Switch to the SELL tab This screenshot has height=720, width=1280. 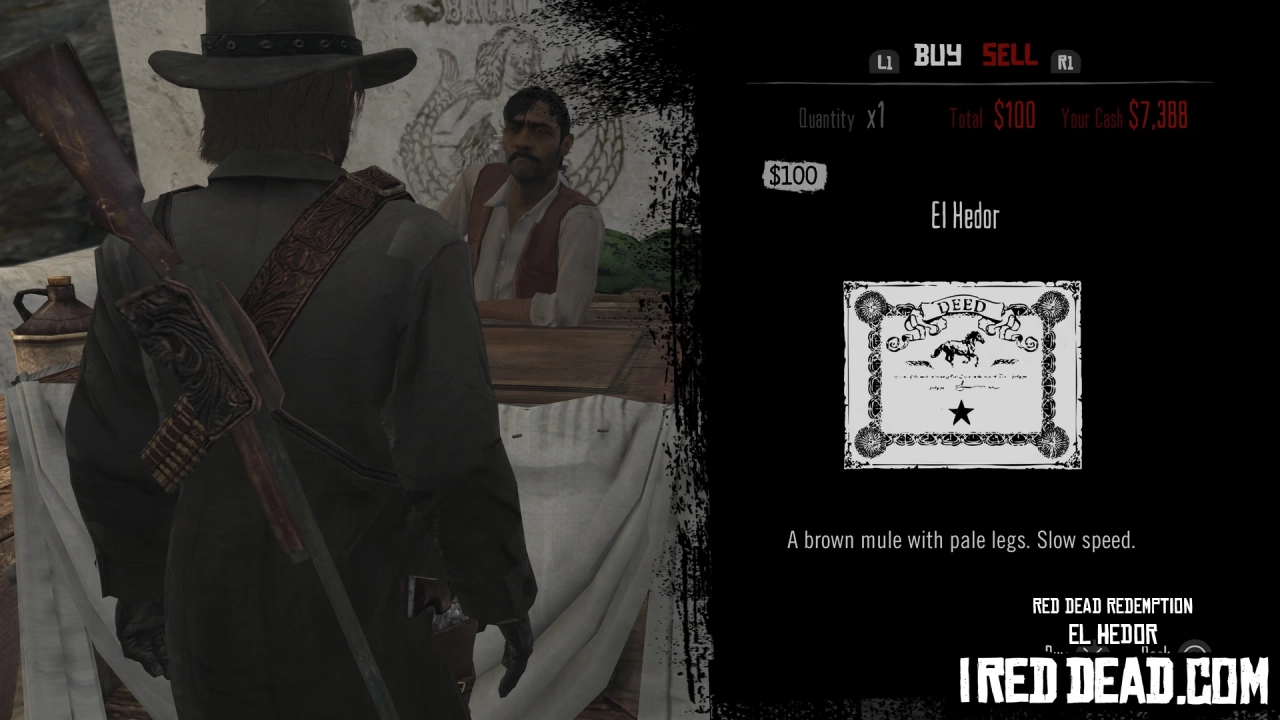[x=1009, y=57]
